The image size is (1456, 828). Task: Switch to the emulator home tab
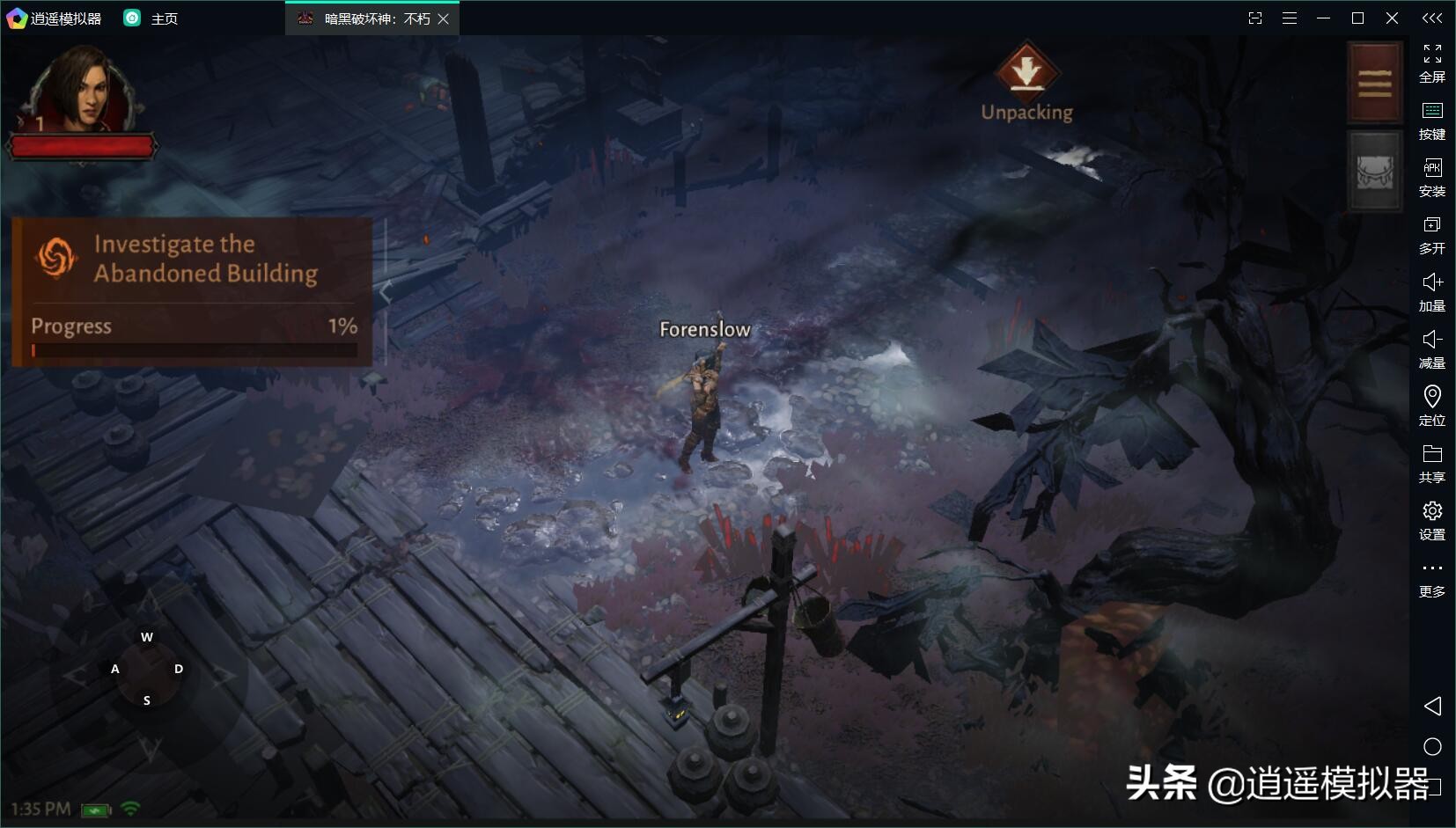[151, 18]
